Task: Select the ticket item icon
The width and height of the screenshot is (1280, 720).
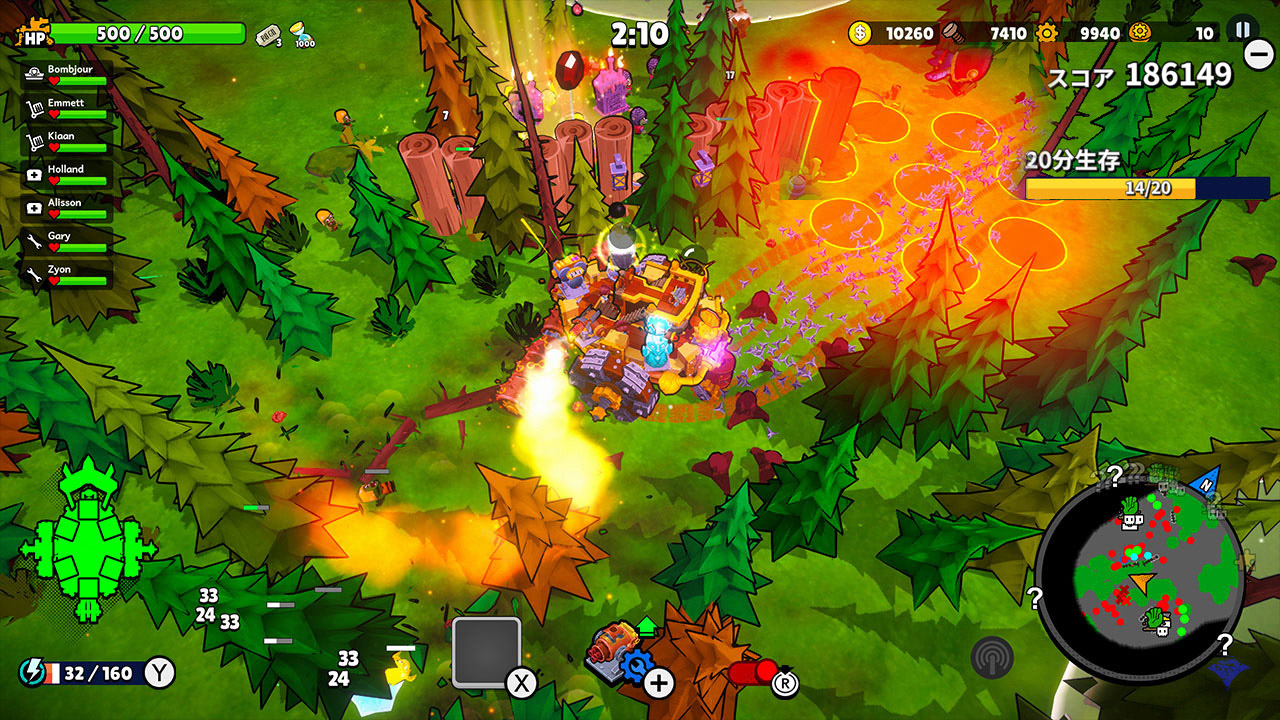Action: [x=268, y=35]
